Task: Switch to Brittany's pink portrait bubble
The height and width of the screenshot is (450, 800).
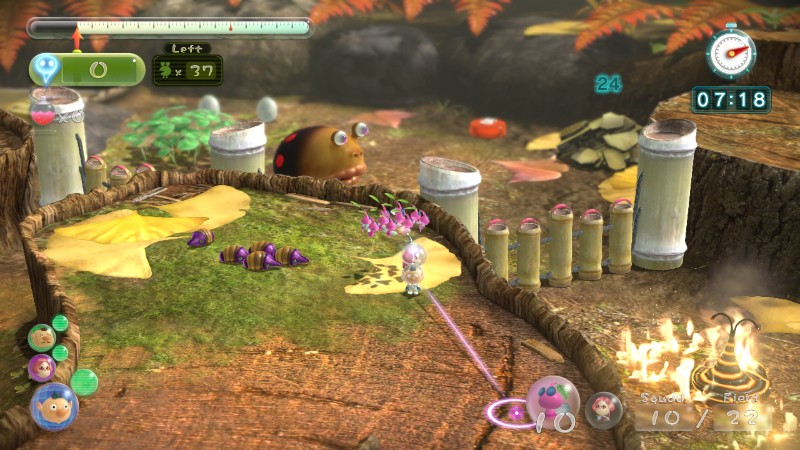Action: point(42,367)
